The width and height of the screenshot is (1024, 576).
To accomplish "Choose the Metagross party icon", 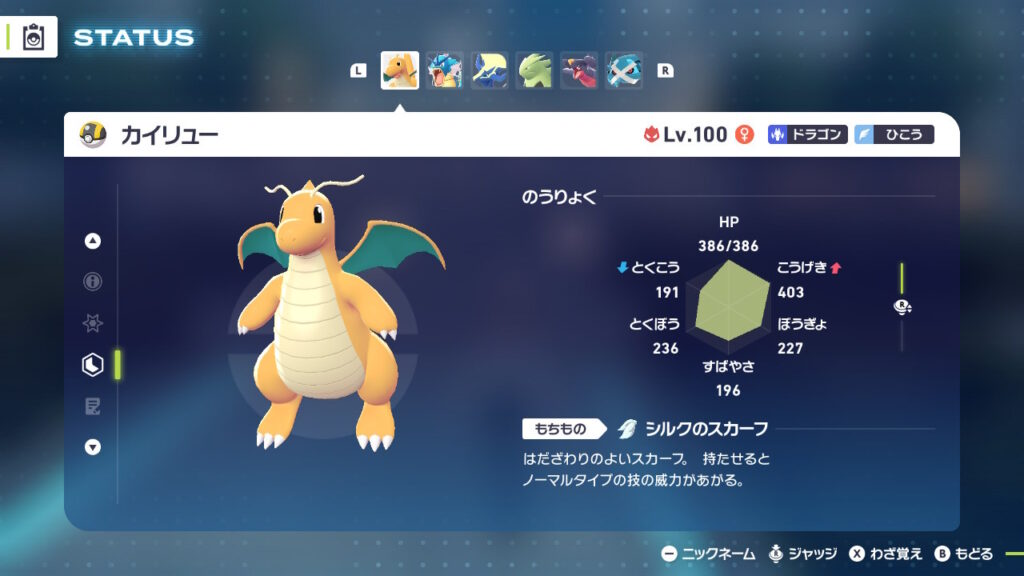I will (624, 71).
